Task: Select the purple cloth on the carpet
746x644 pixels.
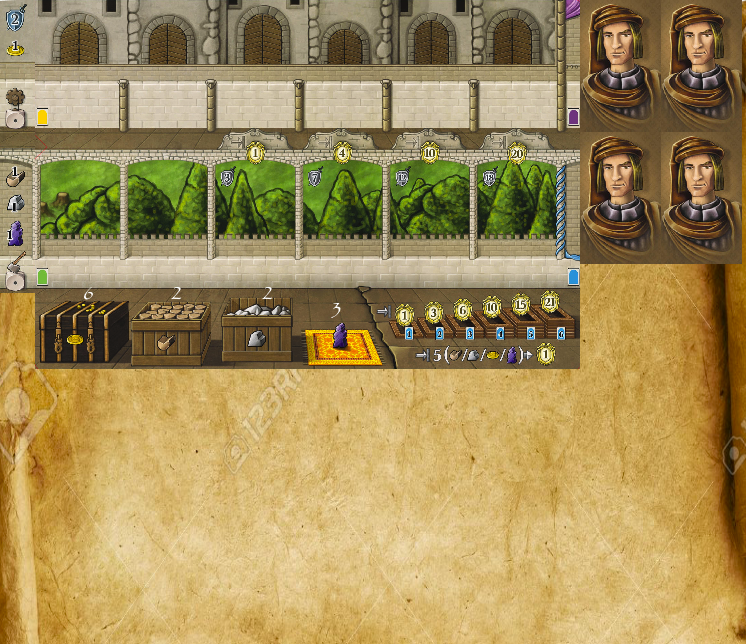Action: [340, 340]
